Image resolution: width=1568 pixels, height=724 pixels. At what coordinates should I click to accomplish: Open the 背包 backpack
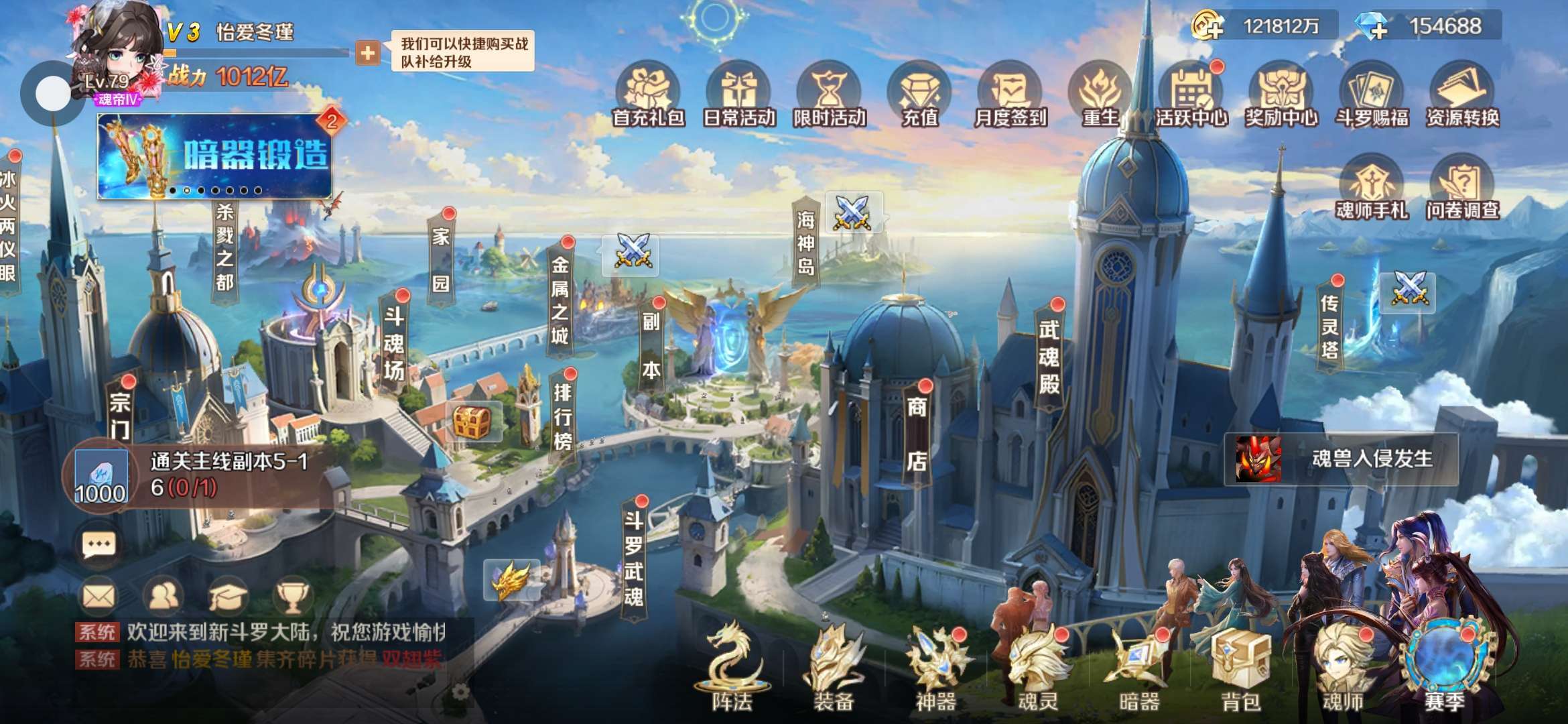pyautogui.click(x=1241, y=670)
